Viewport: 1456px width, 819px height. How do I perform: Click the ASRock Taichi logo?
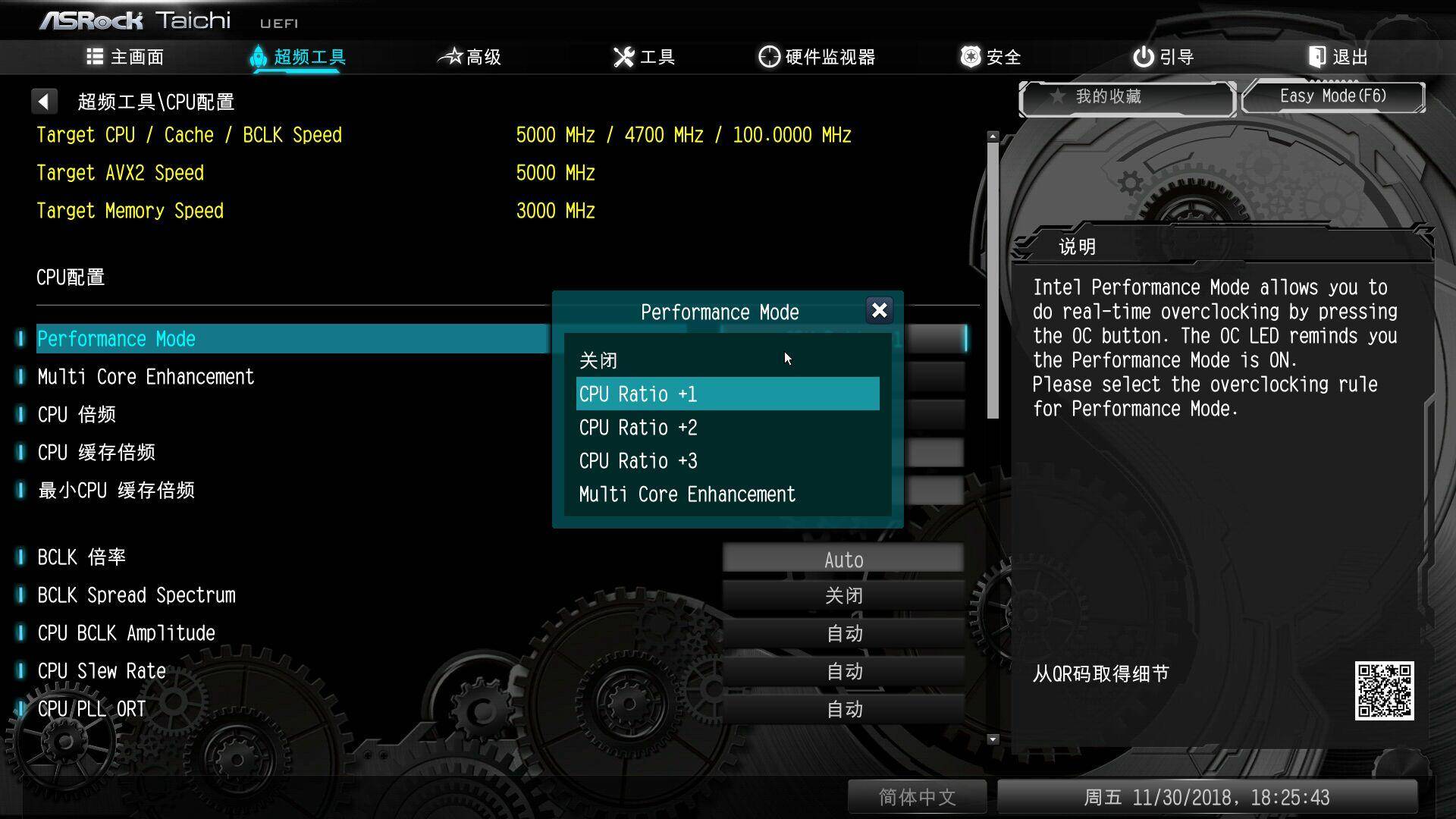(x=136, y=20)
